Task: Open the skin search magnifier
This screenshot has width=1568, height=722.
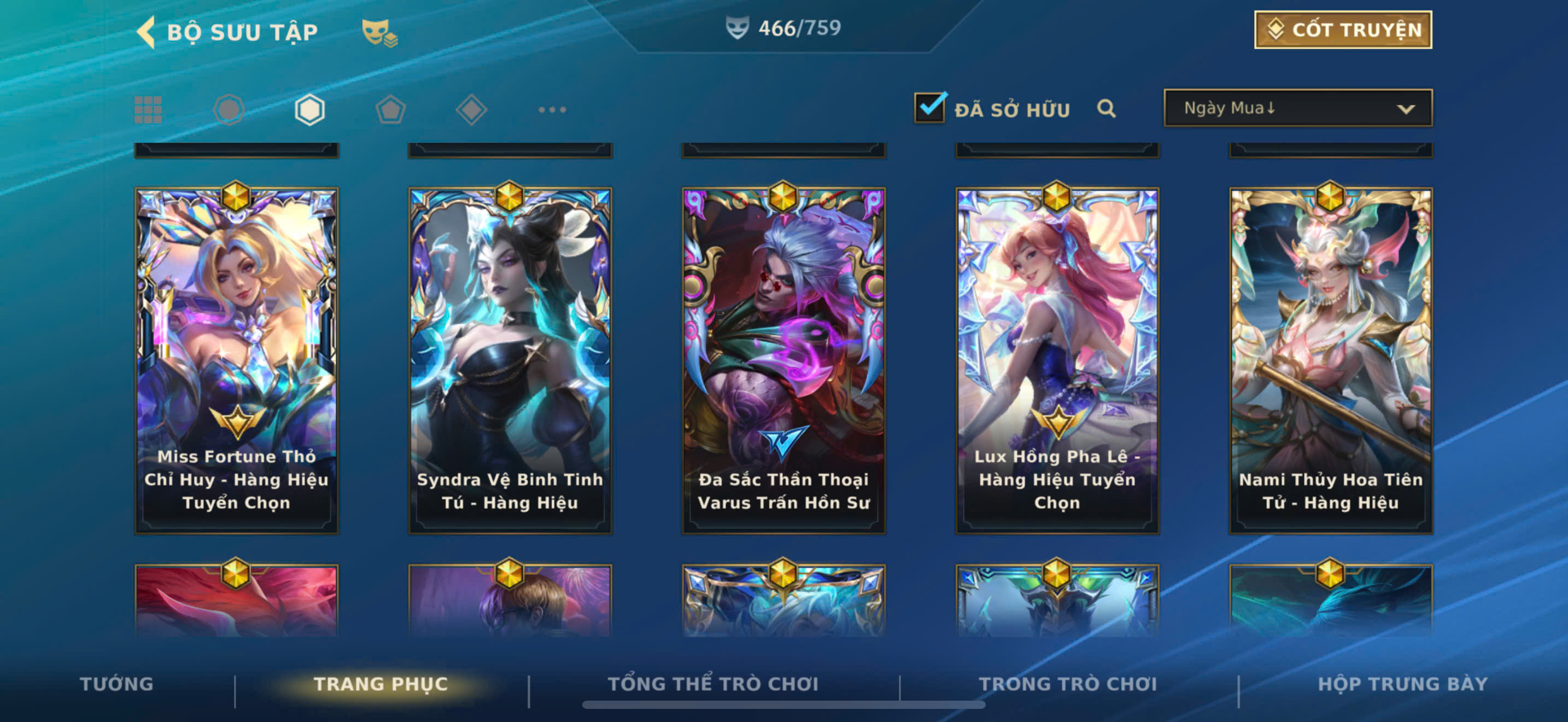Action: pyautogui.click(x=1106, y=109)
